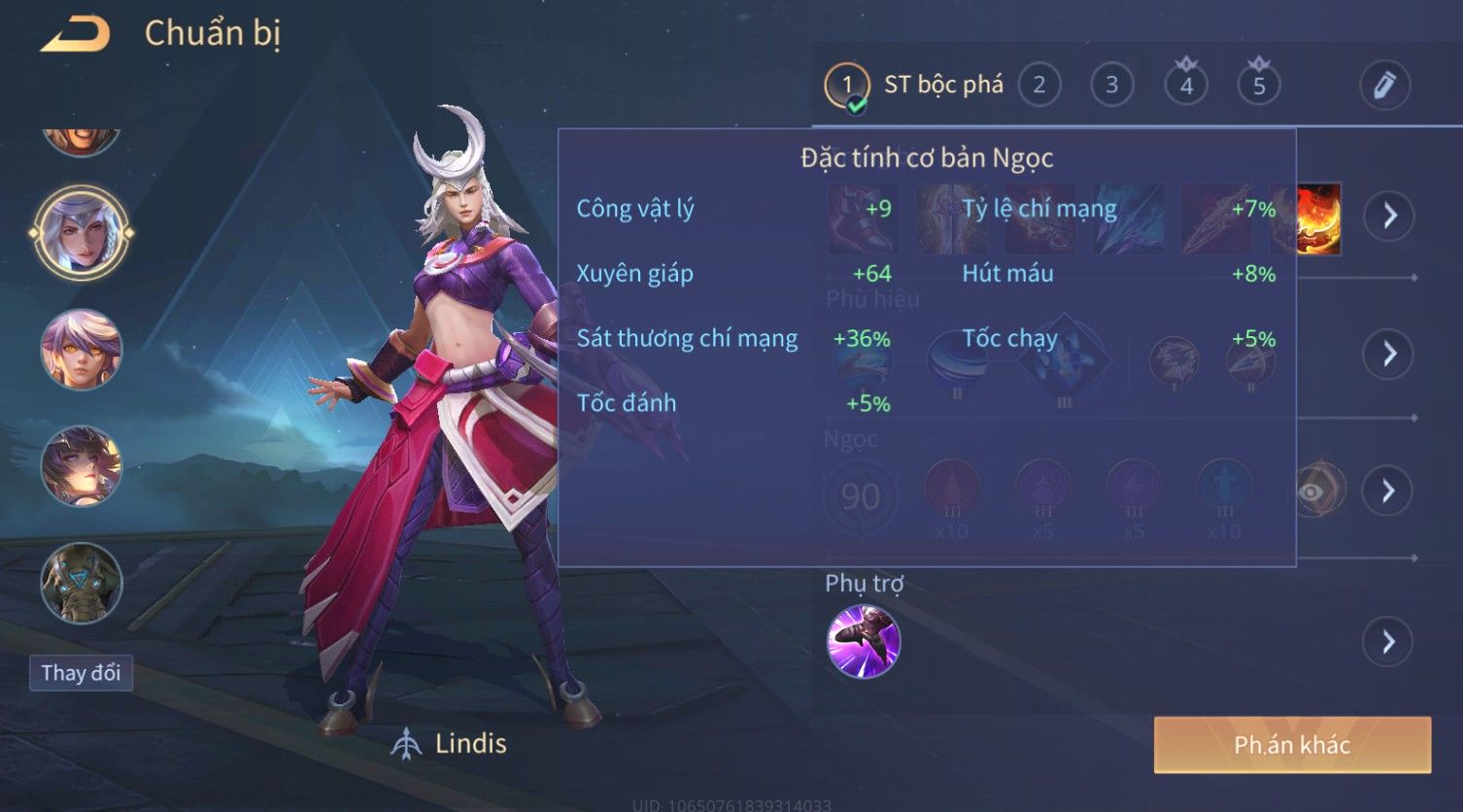Choose the armored creature hero portrait
Viewport: 1463px width, 812px height.
click(82, 583)
